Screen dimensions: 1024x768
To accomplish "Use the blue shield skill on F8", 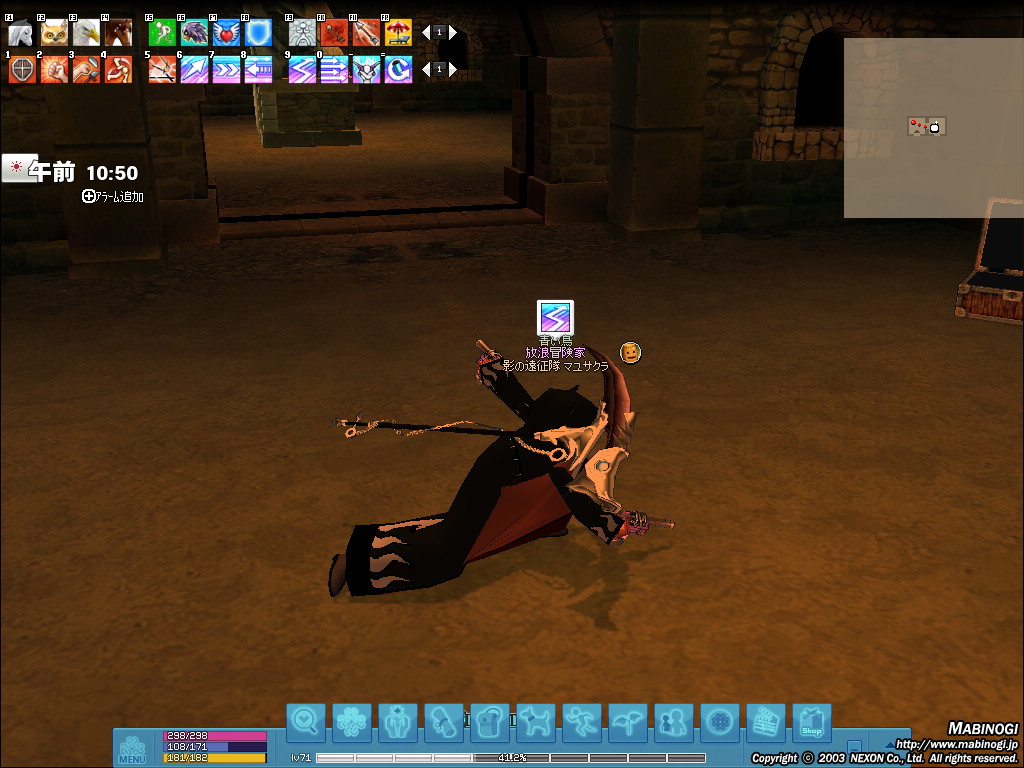I will (x=258, y=34).
